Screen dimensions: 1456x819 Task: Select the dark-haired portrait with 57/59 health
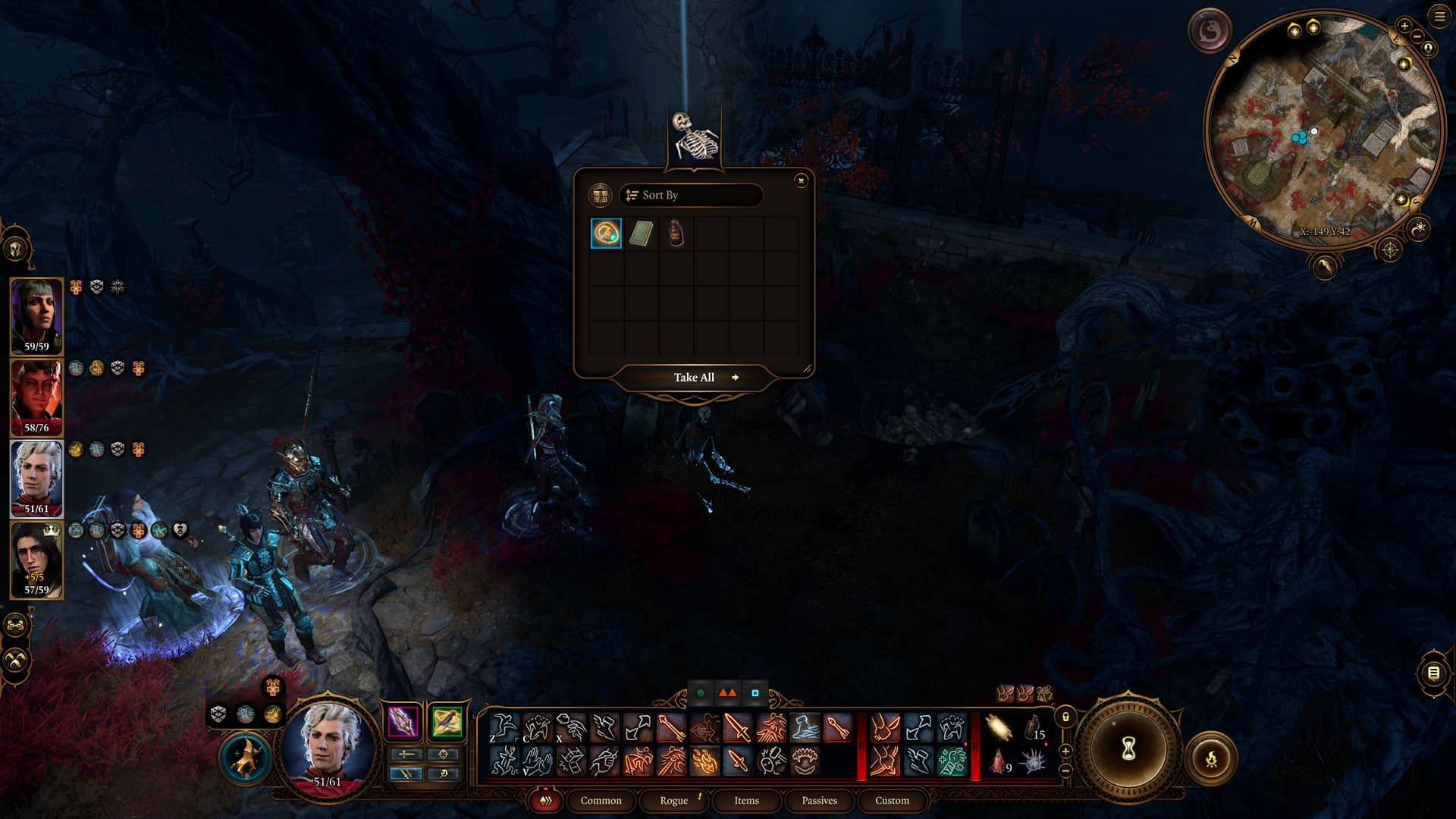[36, 560]
